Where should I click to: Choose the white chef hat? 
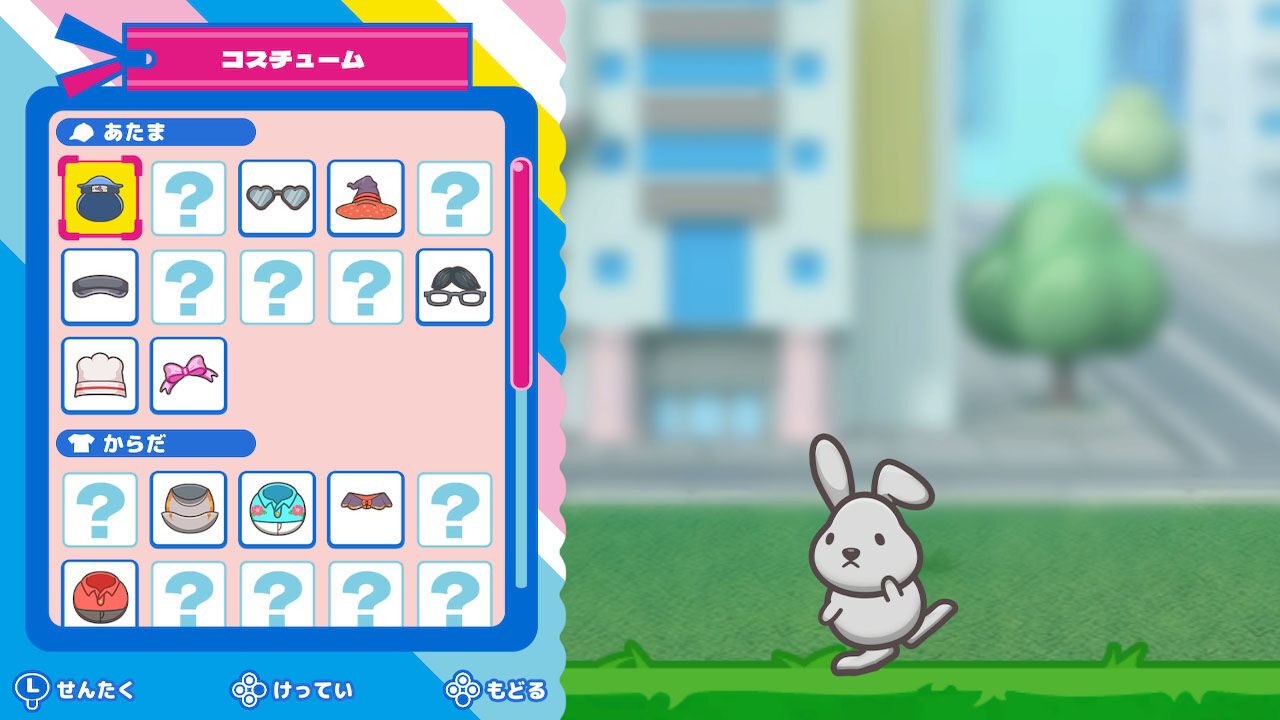[99, 375]
